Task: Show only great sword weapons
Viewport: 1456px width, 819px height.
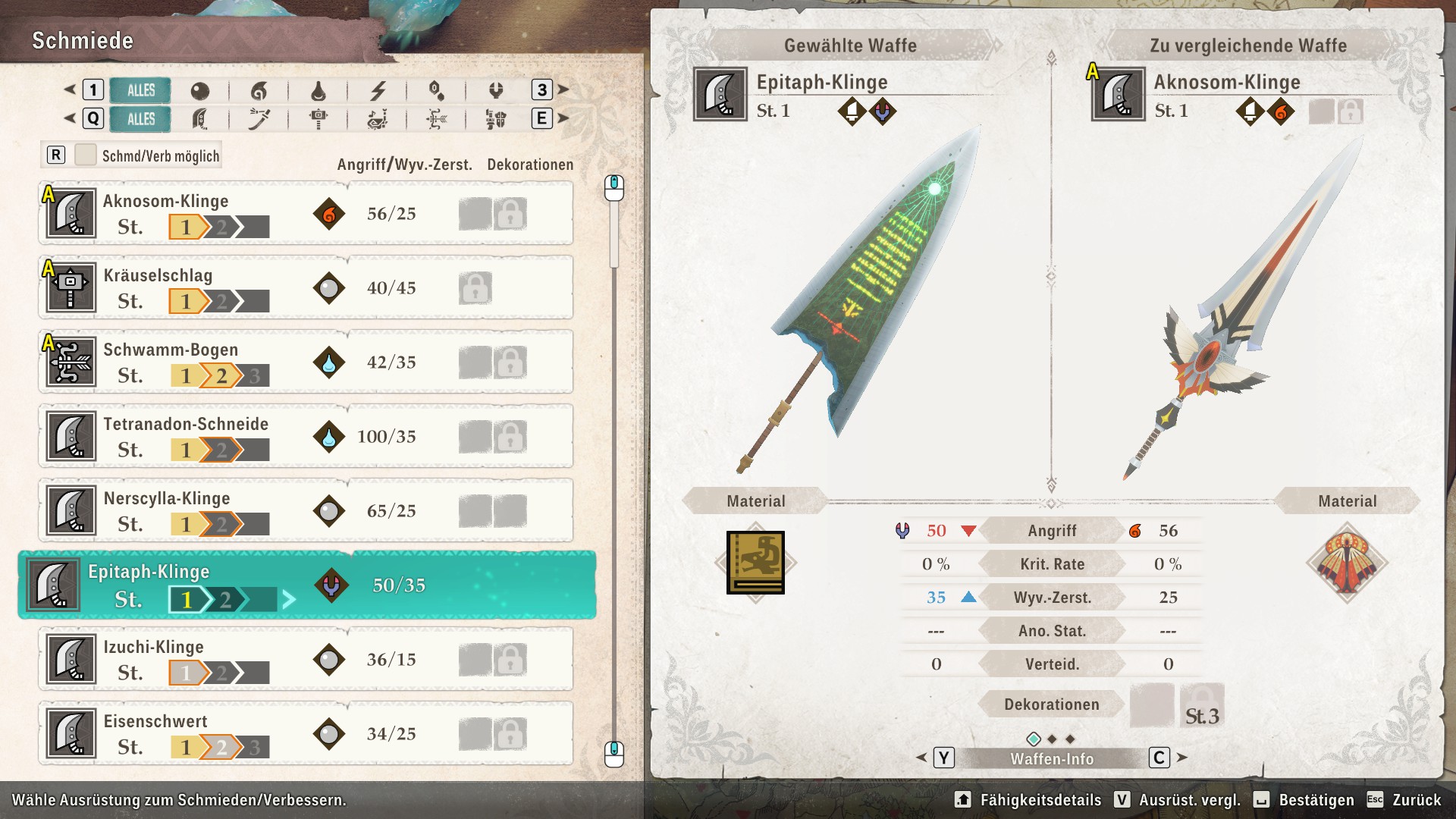Action: (199, 119)
